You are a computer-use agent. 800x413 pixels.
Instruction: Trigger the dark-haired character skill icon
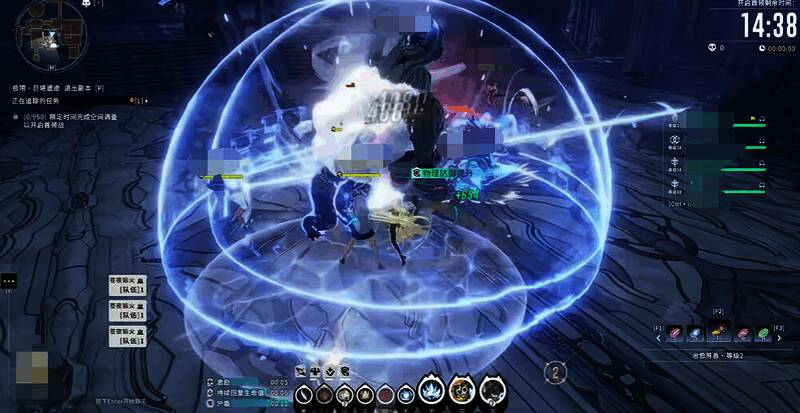490,390
